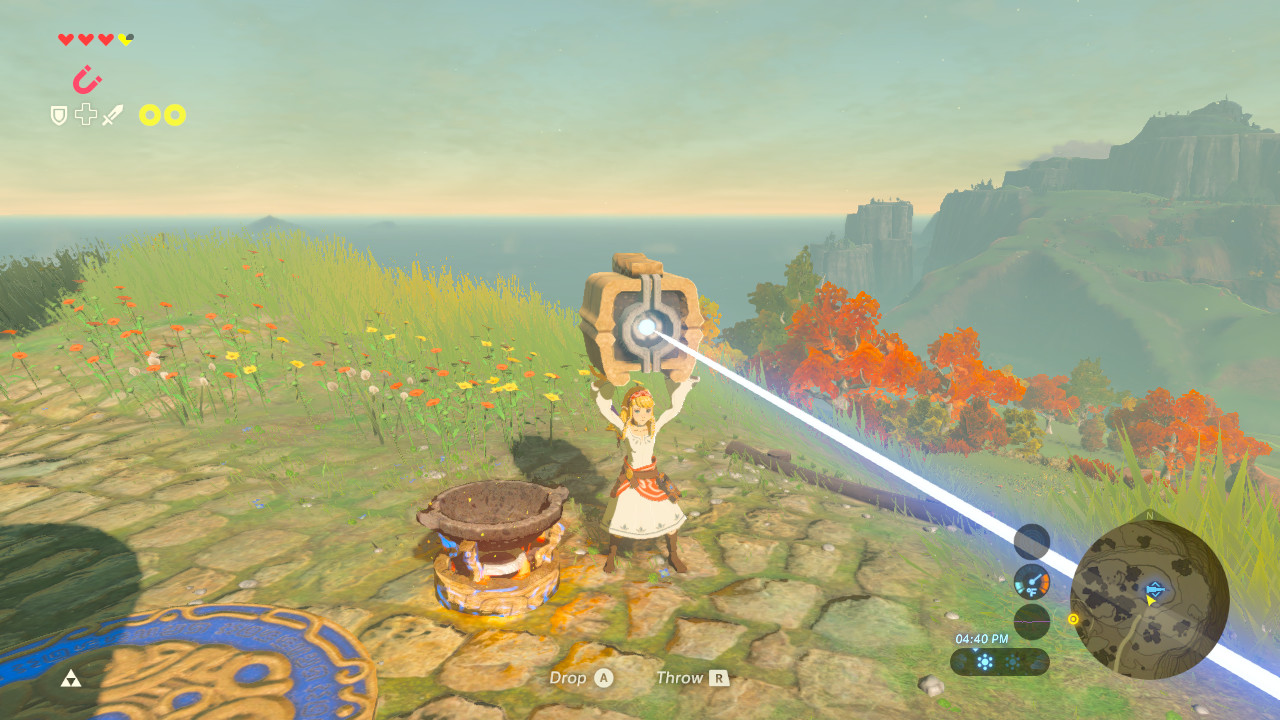Viewport: 1280px width, 720px height.
Task: Click the partially depleted yellow heart
Action: coord(125,39)
